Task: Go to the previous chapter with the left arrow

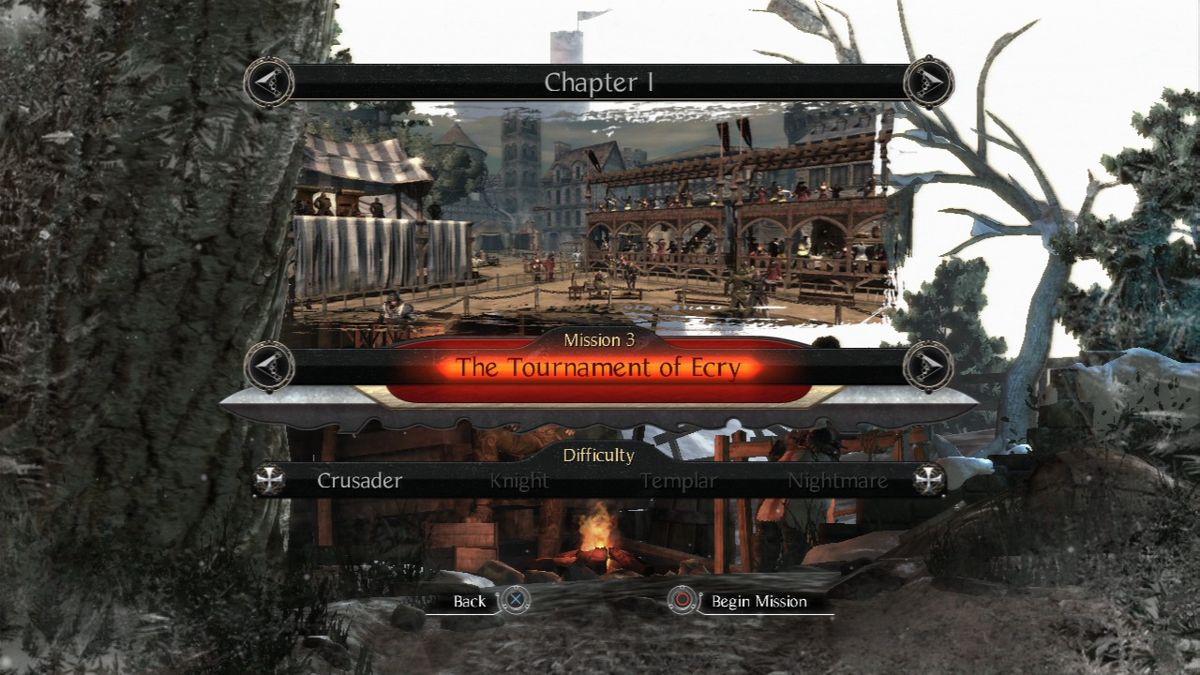Action: [268, 82]
